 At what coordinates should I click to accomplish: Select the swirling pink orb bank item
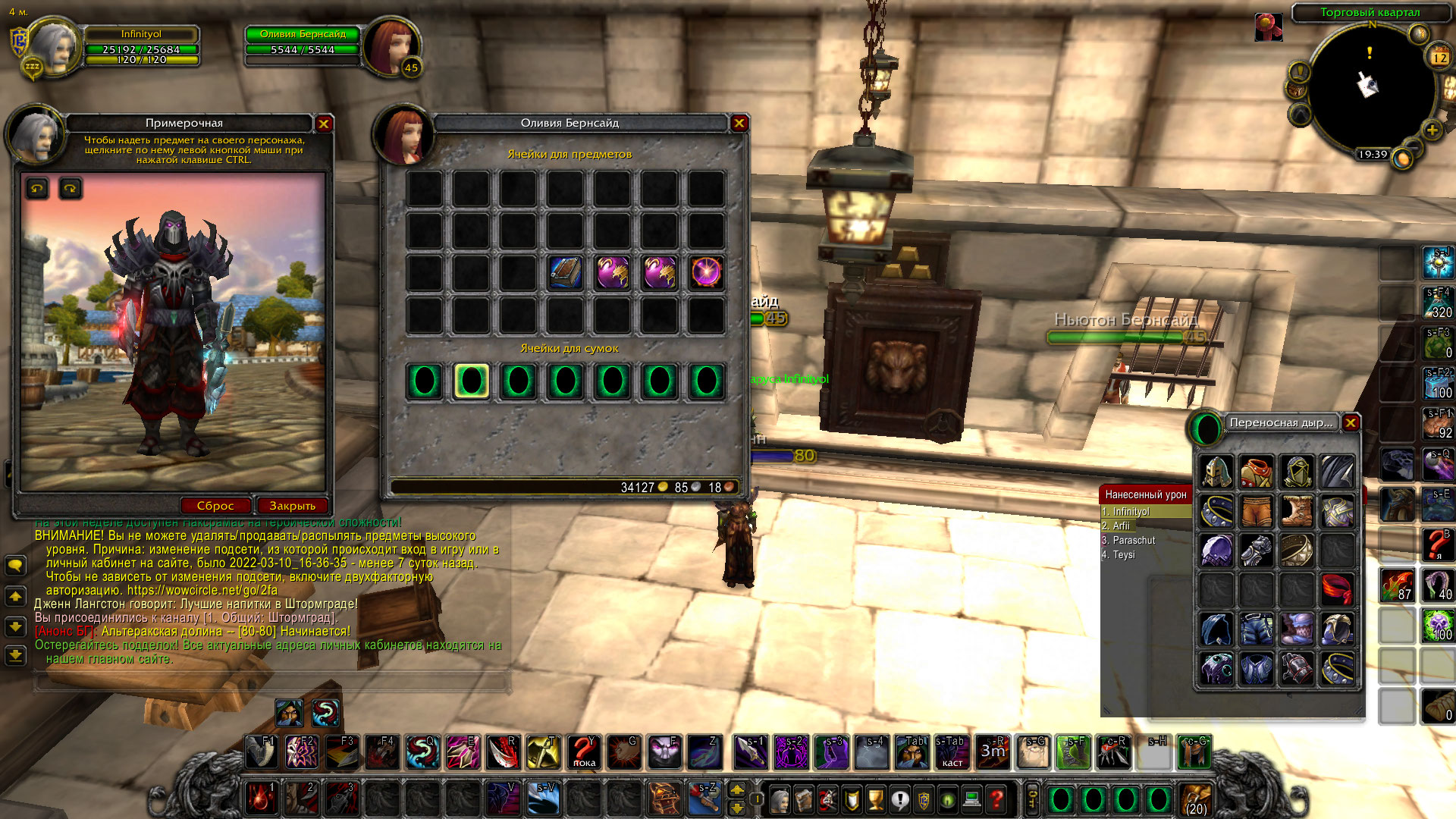tap(706, 272)
